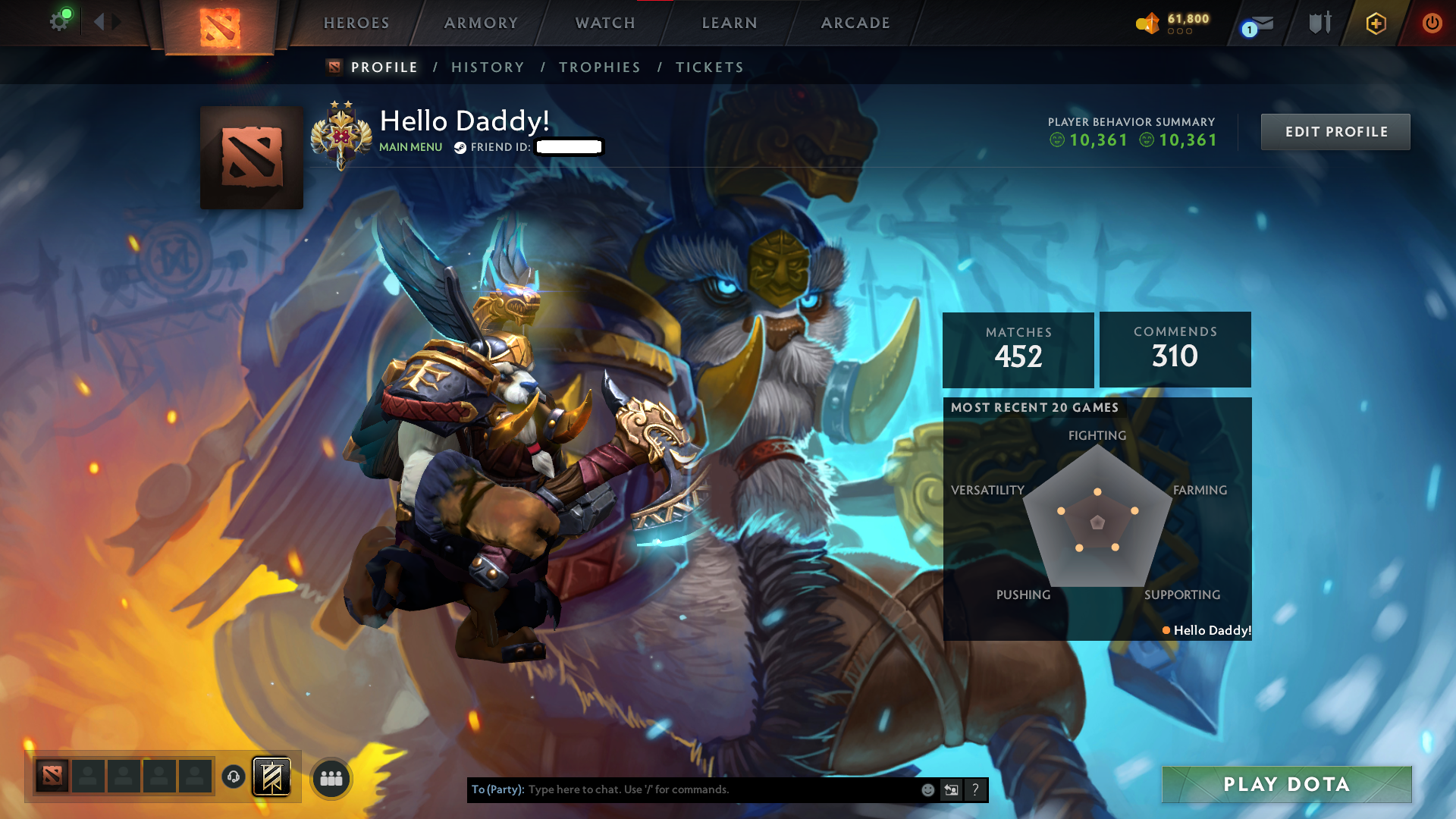This screenshot has height=819, width=1456.
Task: Click inside the party chat input field
Action: 682,789
